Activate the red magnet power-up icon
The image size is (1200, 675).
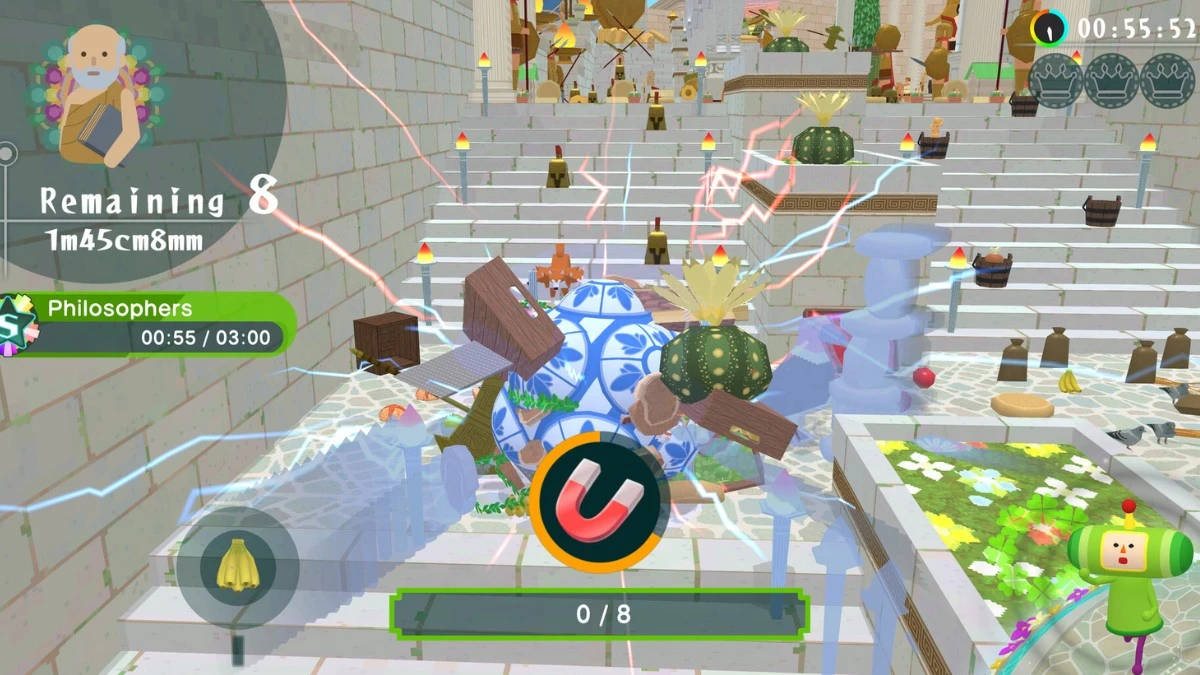(600, 501)
